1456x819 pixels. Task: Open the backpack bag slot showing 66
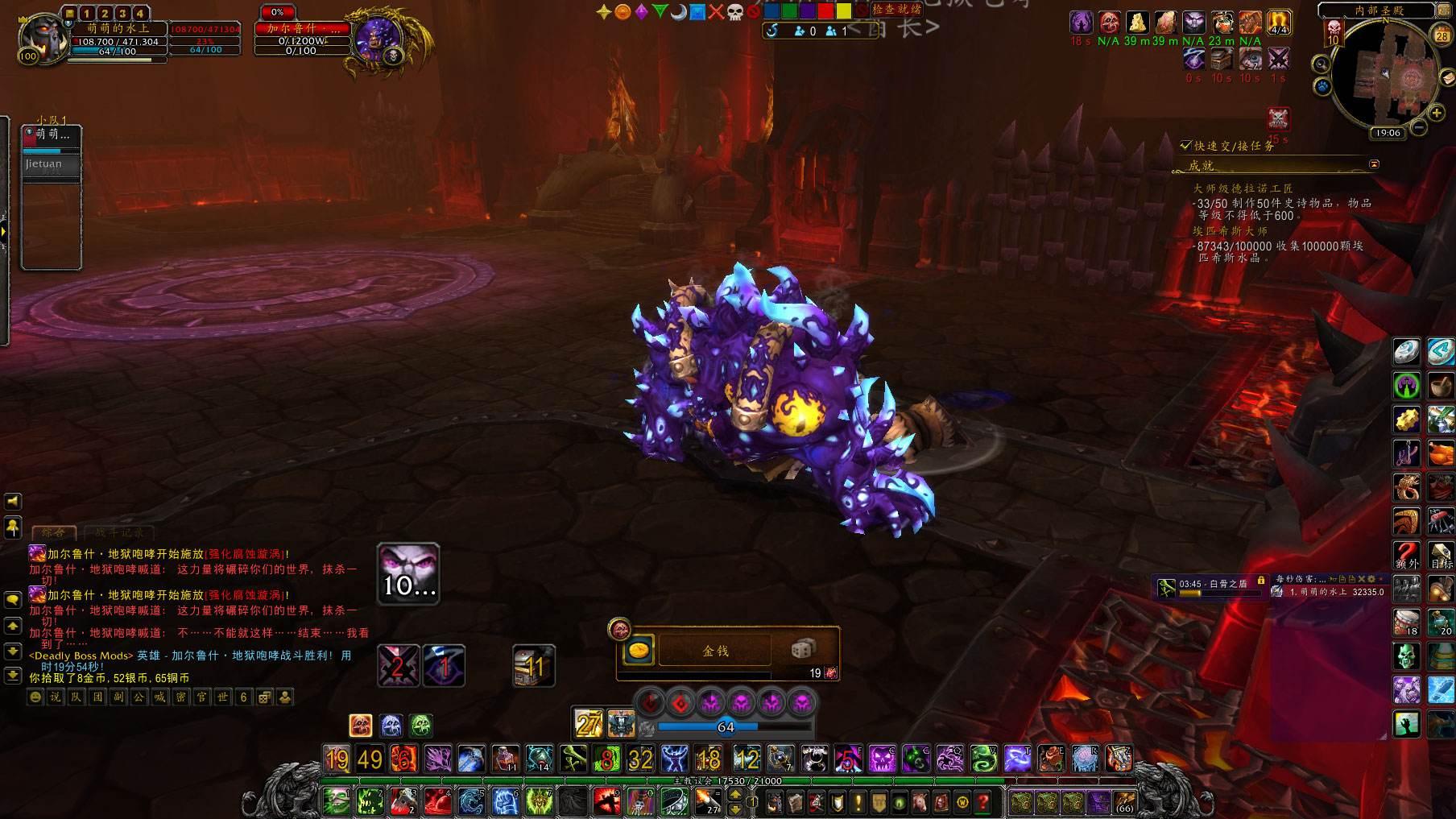(1124, 802)
